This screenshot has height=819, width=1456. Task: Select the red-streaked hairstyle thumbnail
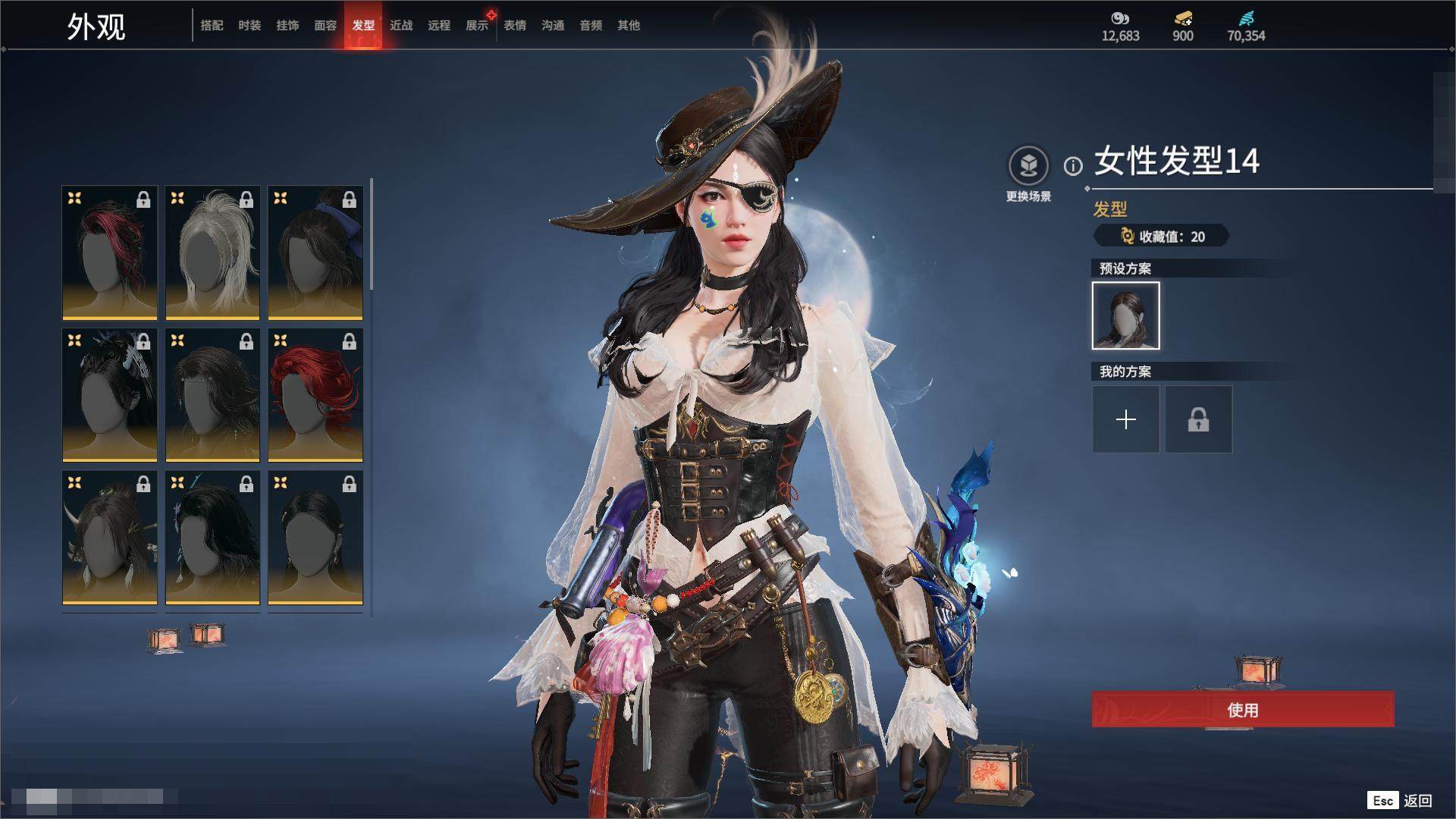tap(110, 253)
